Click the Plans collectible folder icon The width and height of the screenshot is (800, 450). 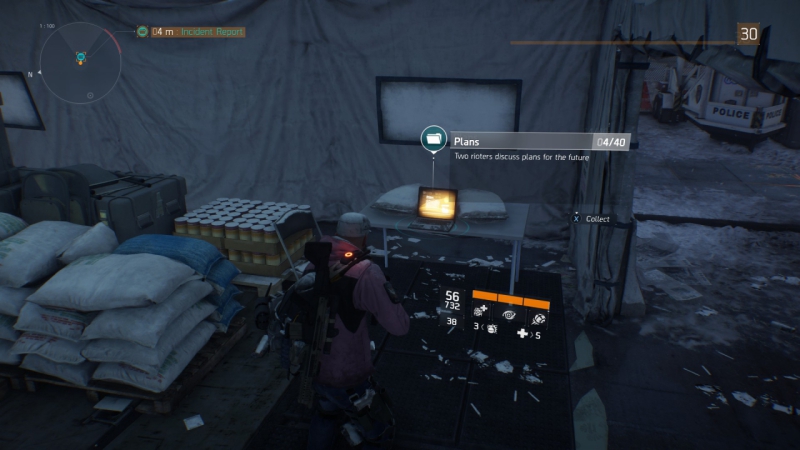click(x=433, y=138)
